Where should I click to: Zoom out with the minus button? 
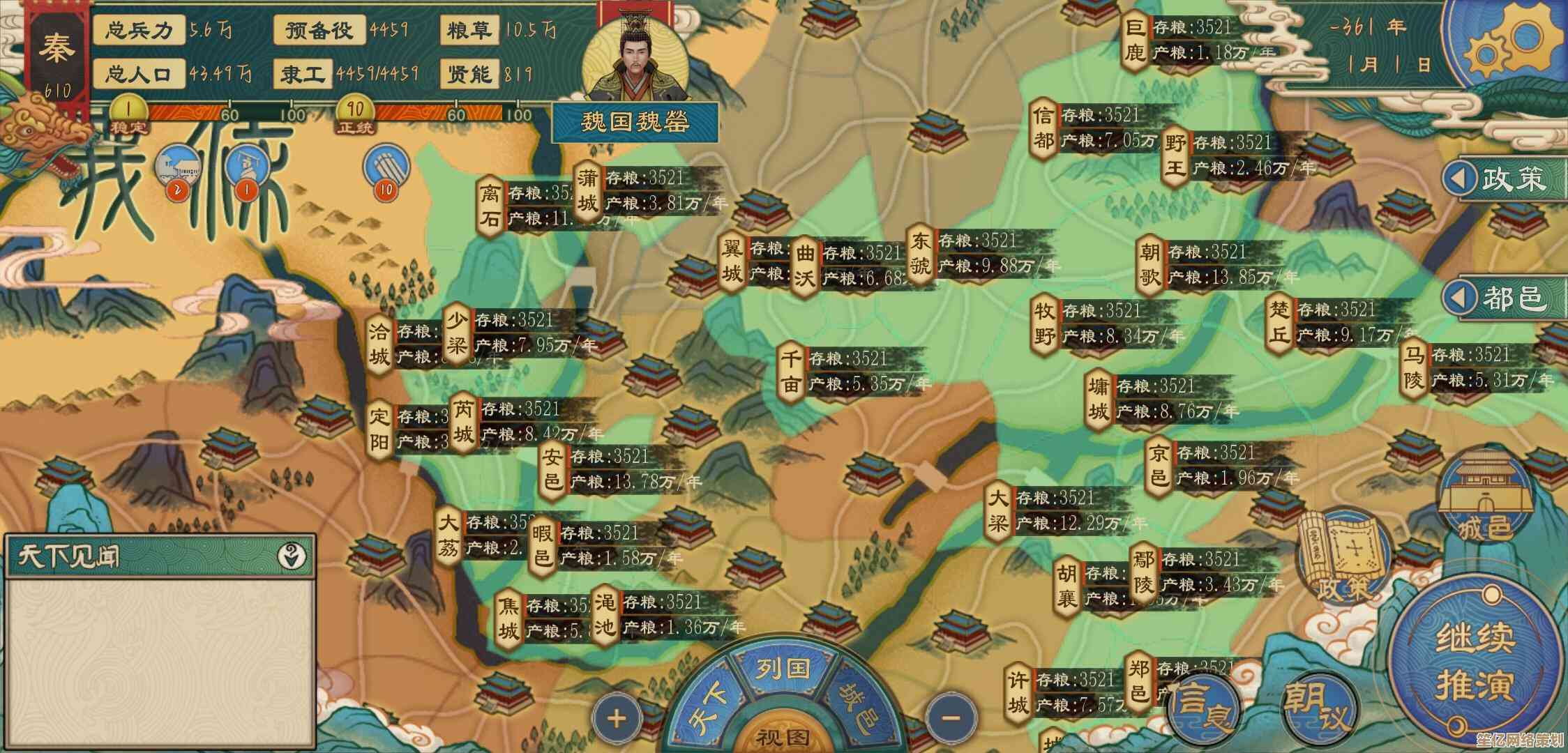click(x=950, y=717)
